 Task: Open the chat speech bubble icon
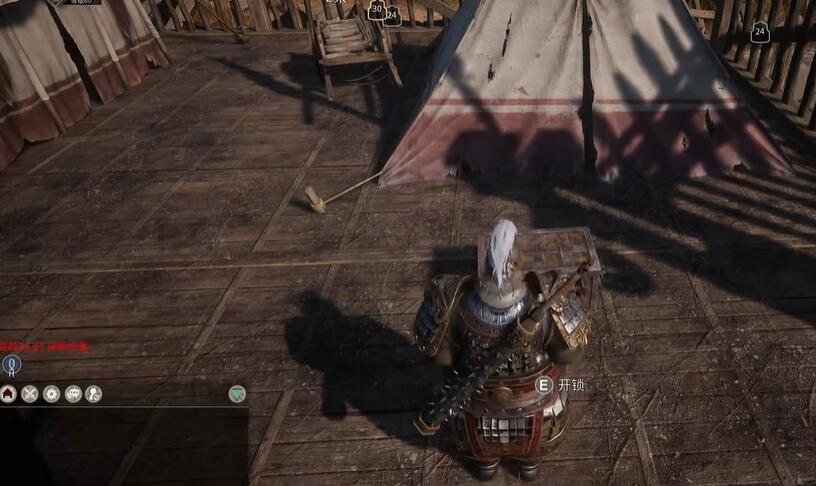pyautogui.click(x=73, y=394)
